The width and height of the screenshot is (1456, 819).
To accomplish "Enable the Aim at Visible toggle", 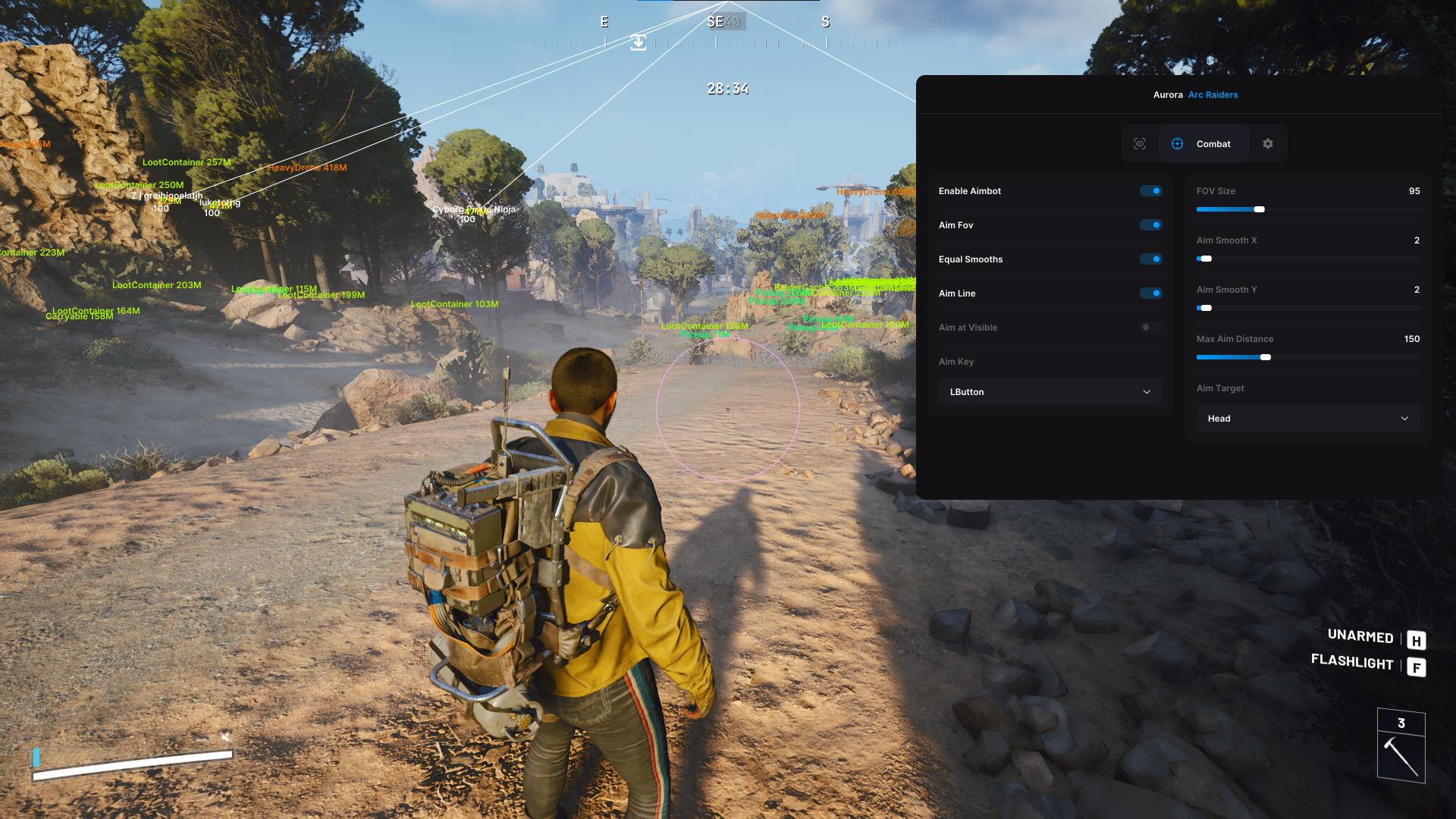I will click(1150, 328).
